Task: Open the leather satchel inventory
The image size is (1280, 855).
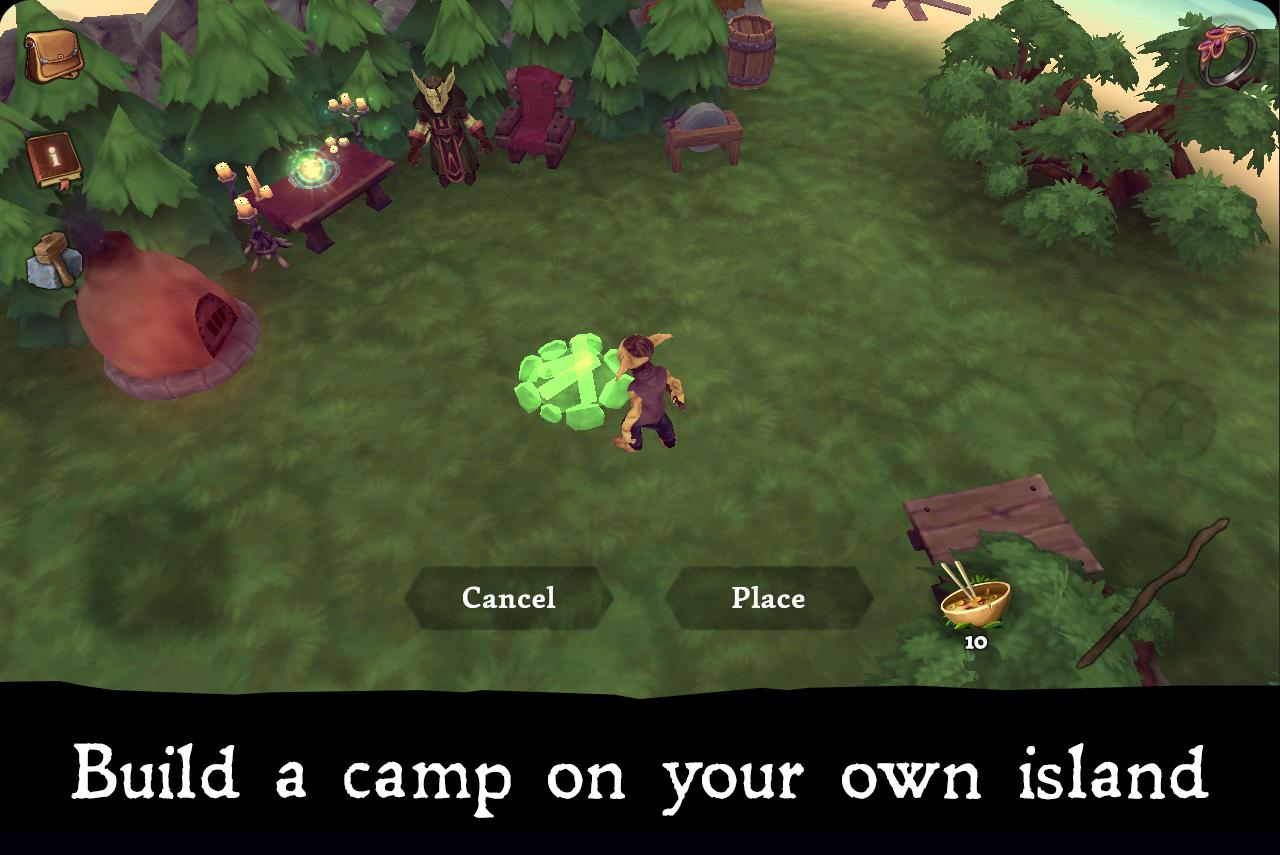Action: [53, 55]
